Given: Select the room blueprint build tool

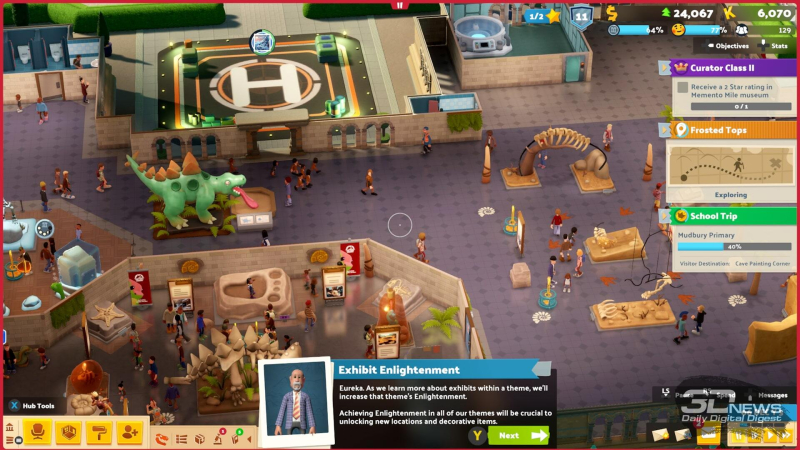Looking at the screenshot, I should point(68,432).
